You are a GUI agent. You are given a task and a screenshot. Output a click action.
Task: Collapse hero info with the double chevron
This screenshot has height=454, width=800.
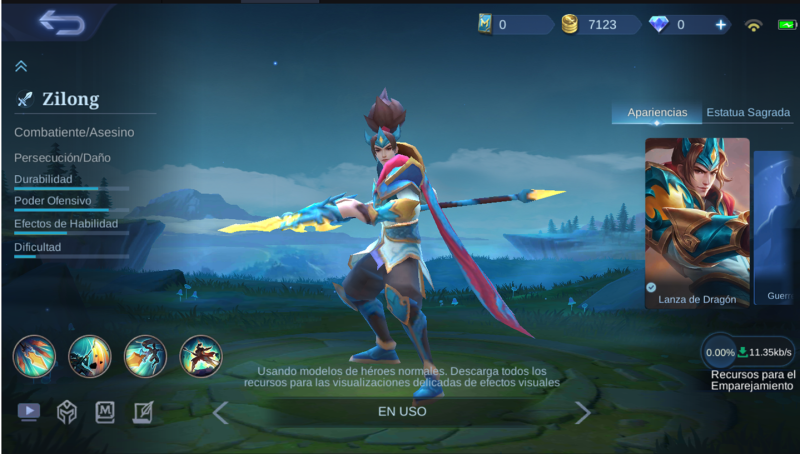tap(21, 66)
